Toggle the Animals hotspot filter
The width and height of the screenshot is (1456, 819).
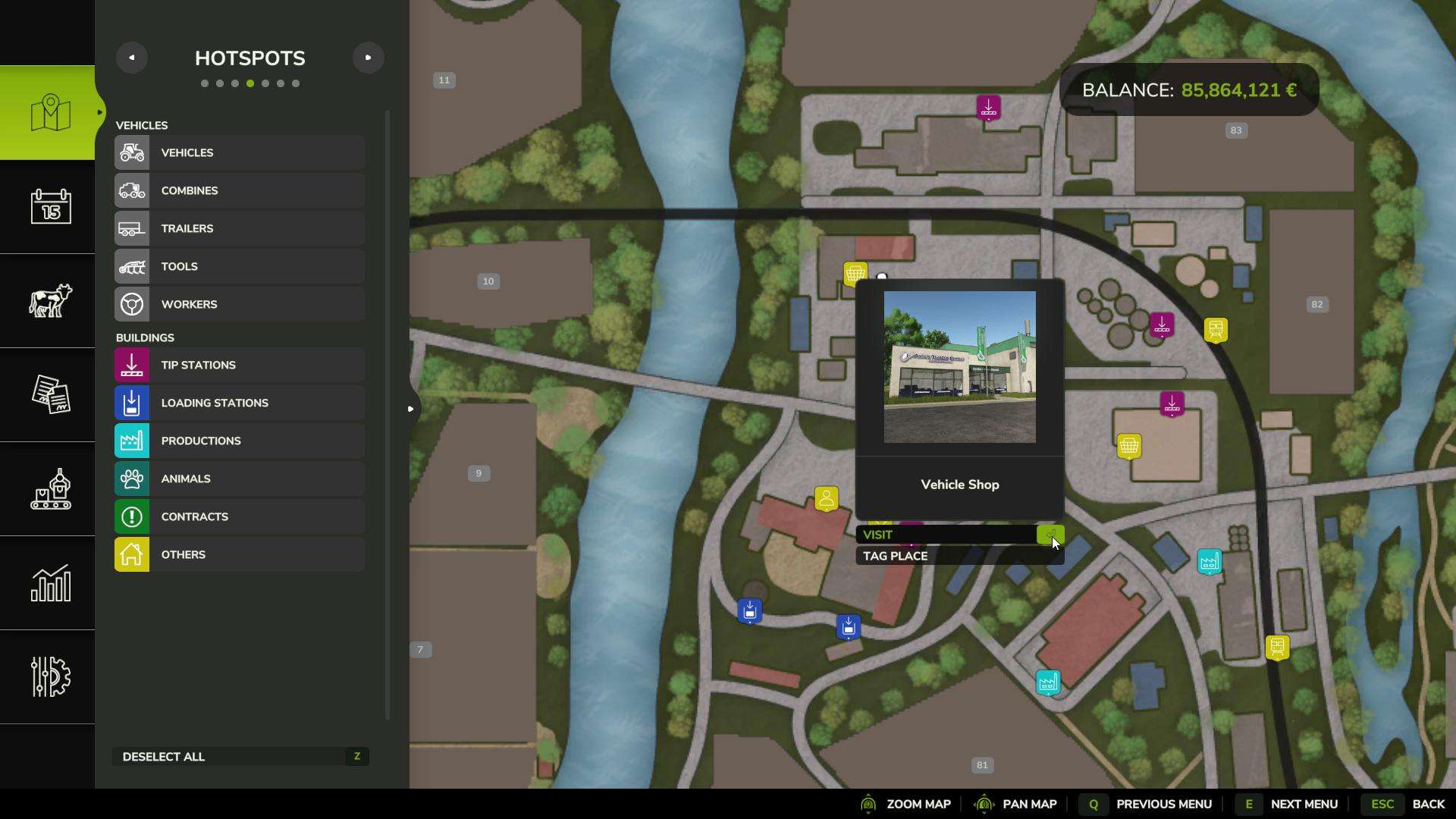(240, 479)
